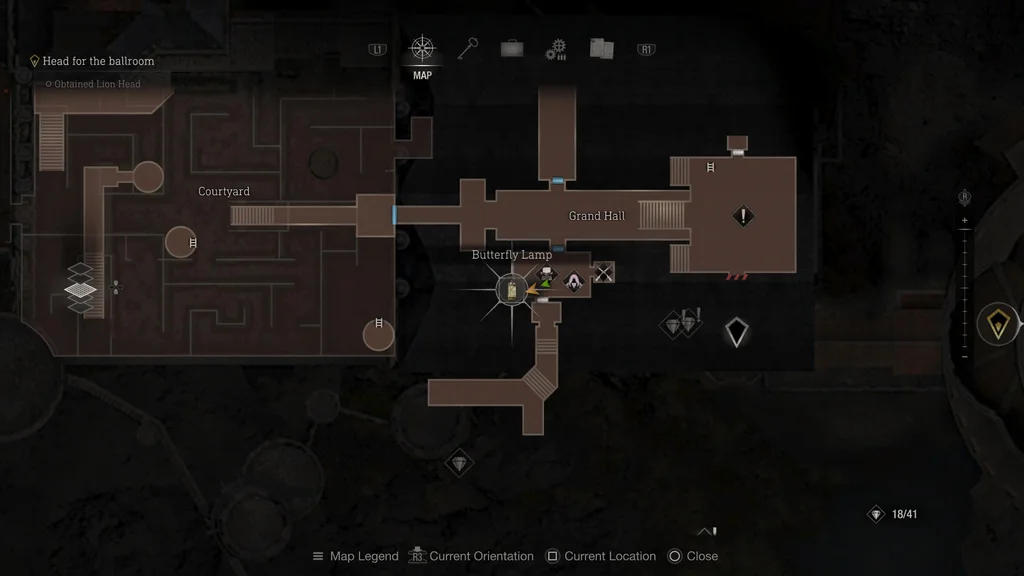Screen dimensions: 1024x576
Task: Select the Butterfly Lamp map marker
Action: pos(511,290)
